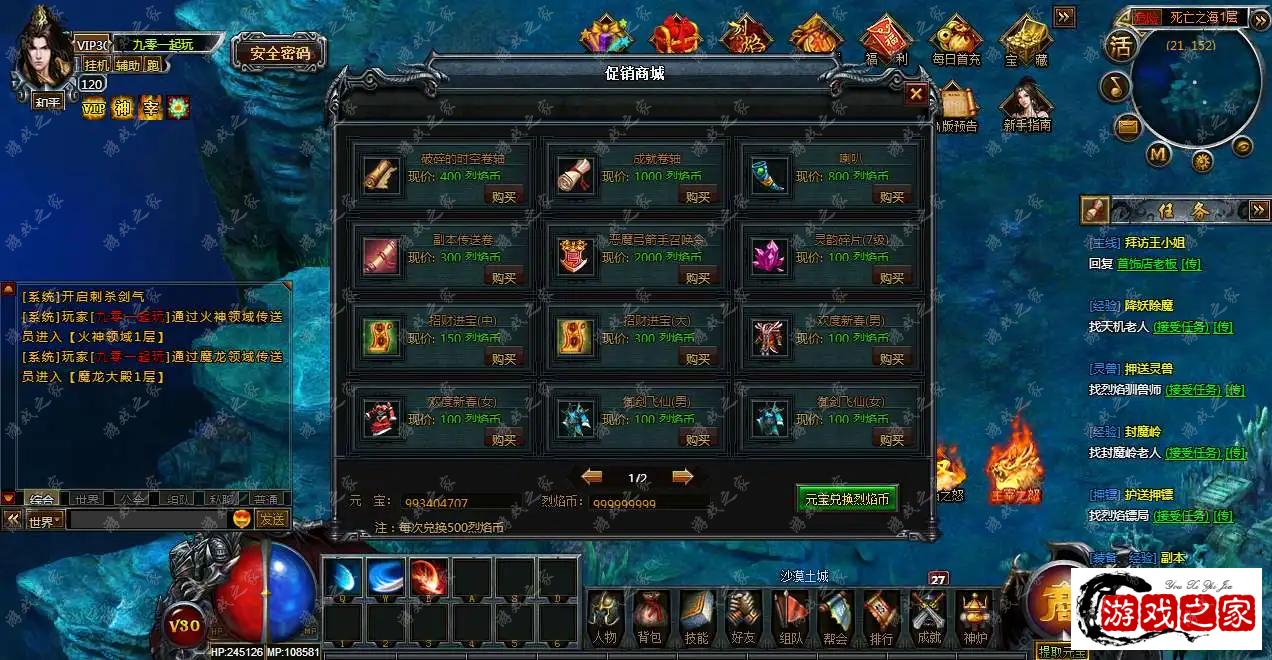Open the 排行 rankings icon
Viewport: 1272px width, 660px height.
pyautogui.click(x=881, y=615)
